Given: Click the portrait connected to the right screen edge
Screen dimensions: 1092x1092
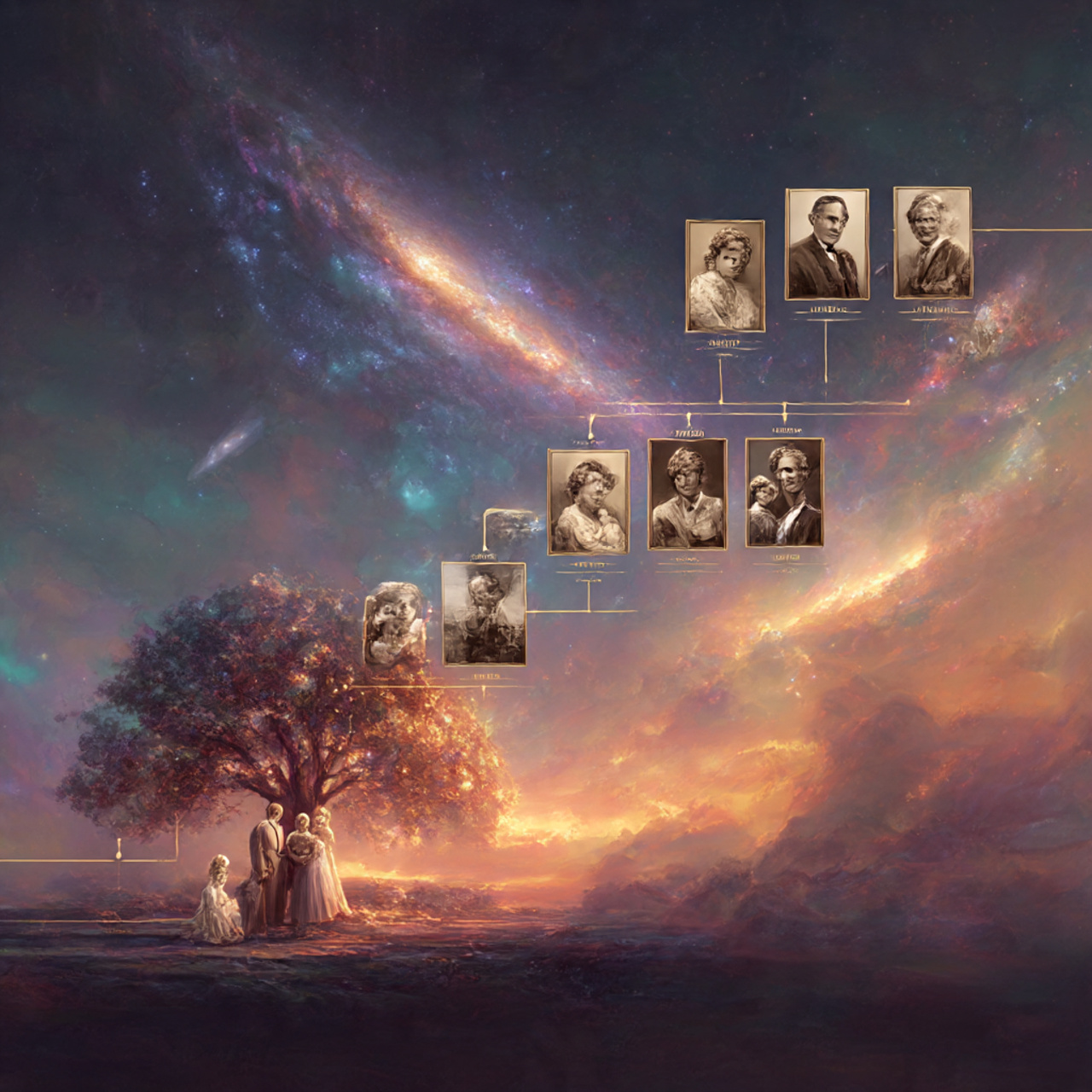Looking at the screenshot, I should [x=932, y=243].
